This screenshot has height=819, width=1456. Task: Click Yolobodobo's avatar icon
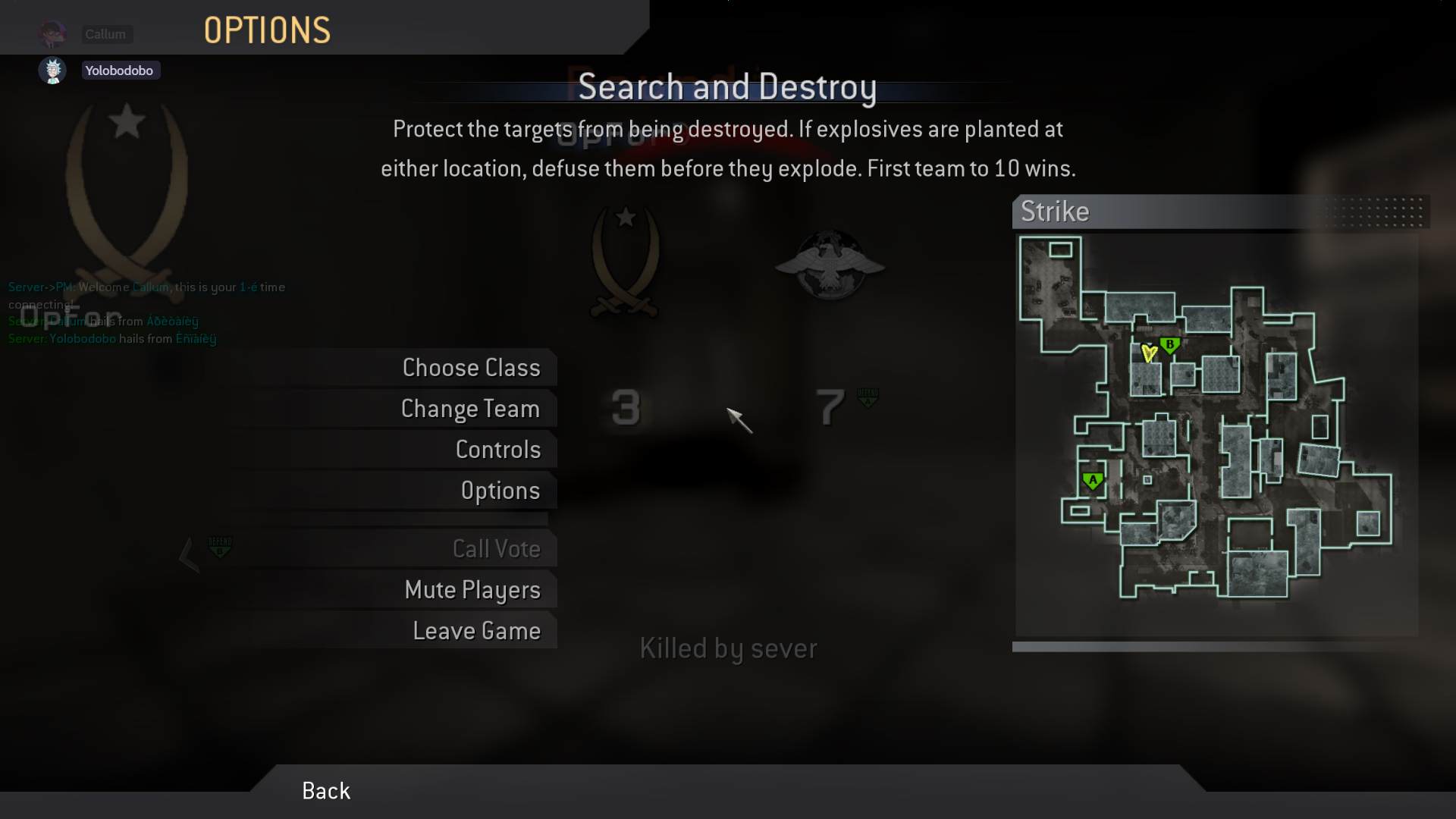click(52, 70)
